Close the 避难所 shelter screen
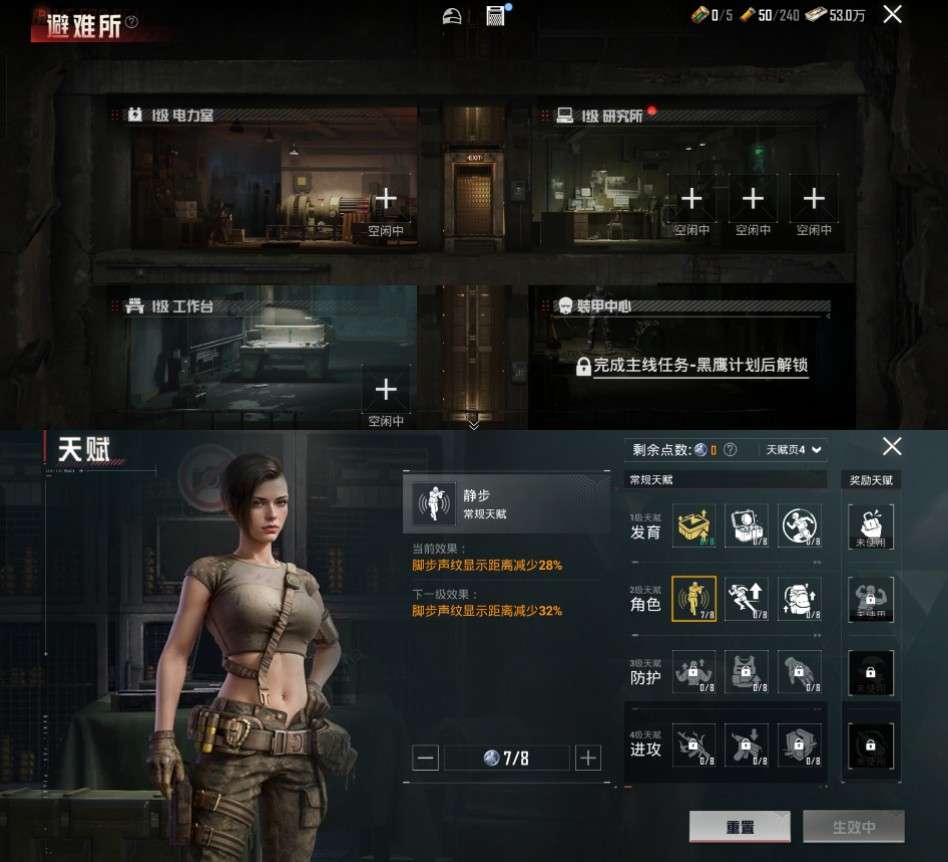This screenshot has width=948, height=862. click(892, 14)
